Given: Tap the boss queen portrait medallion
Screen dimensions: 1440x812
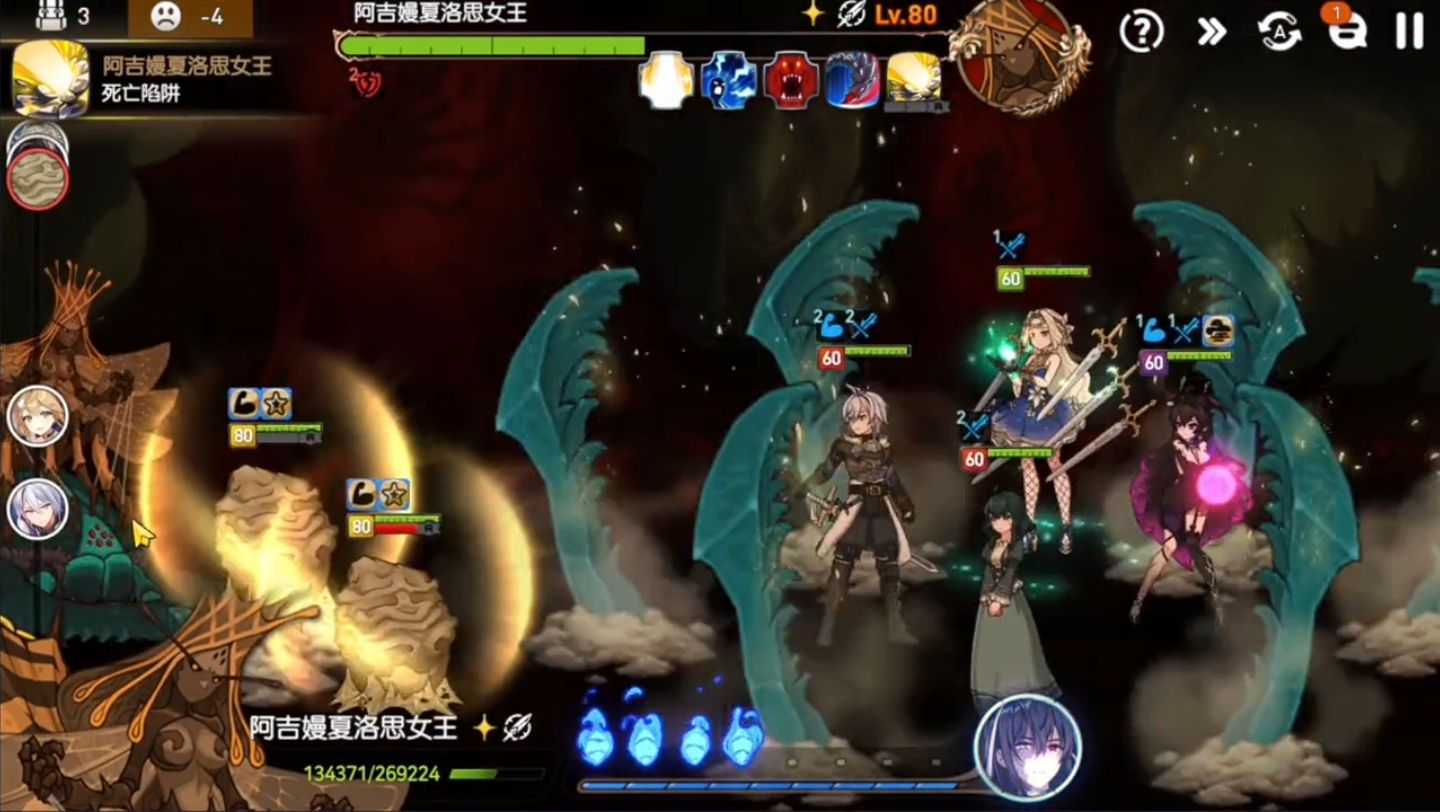Looking at the screenshot, I should [x=1018, y=55].
